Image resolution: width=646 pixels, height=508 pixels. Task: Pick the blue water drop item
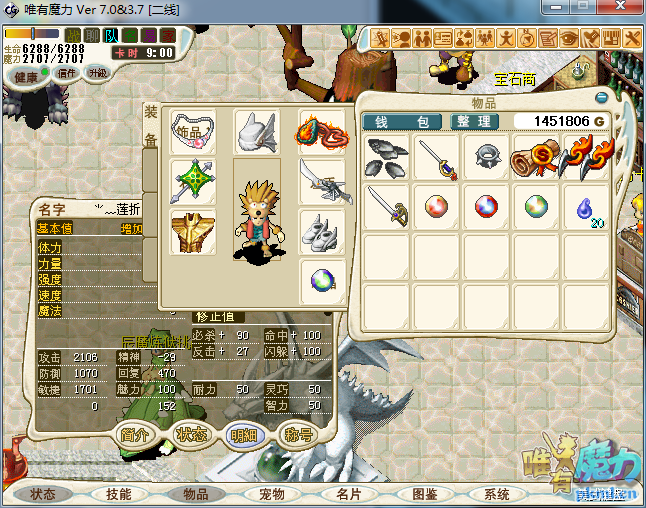(582, 207)
